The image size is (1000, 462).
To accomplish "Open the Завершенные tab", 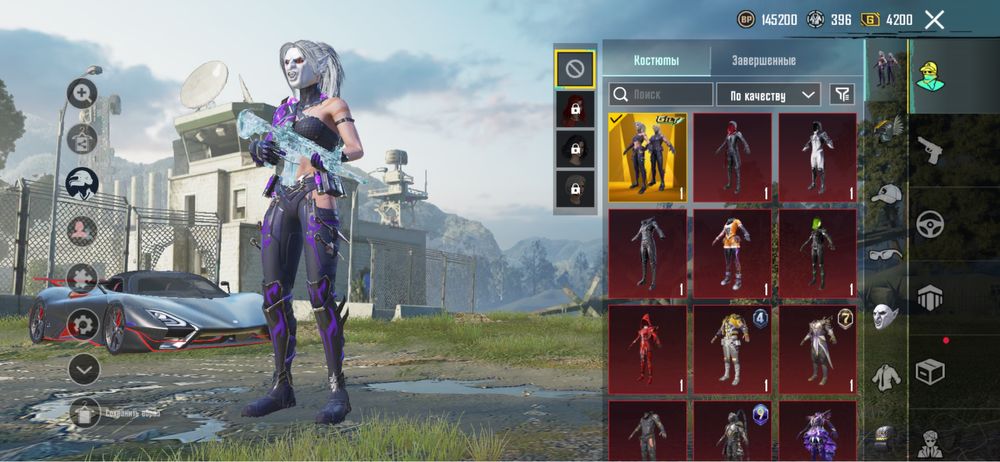I will click(x=763, y=60).
